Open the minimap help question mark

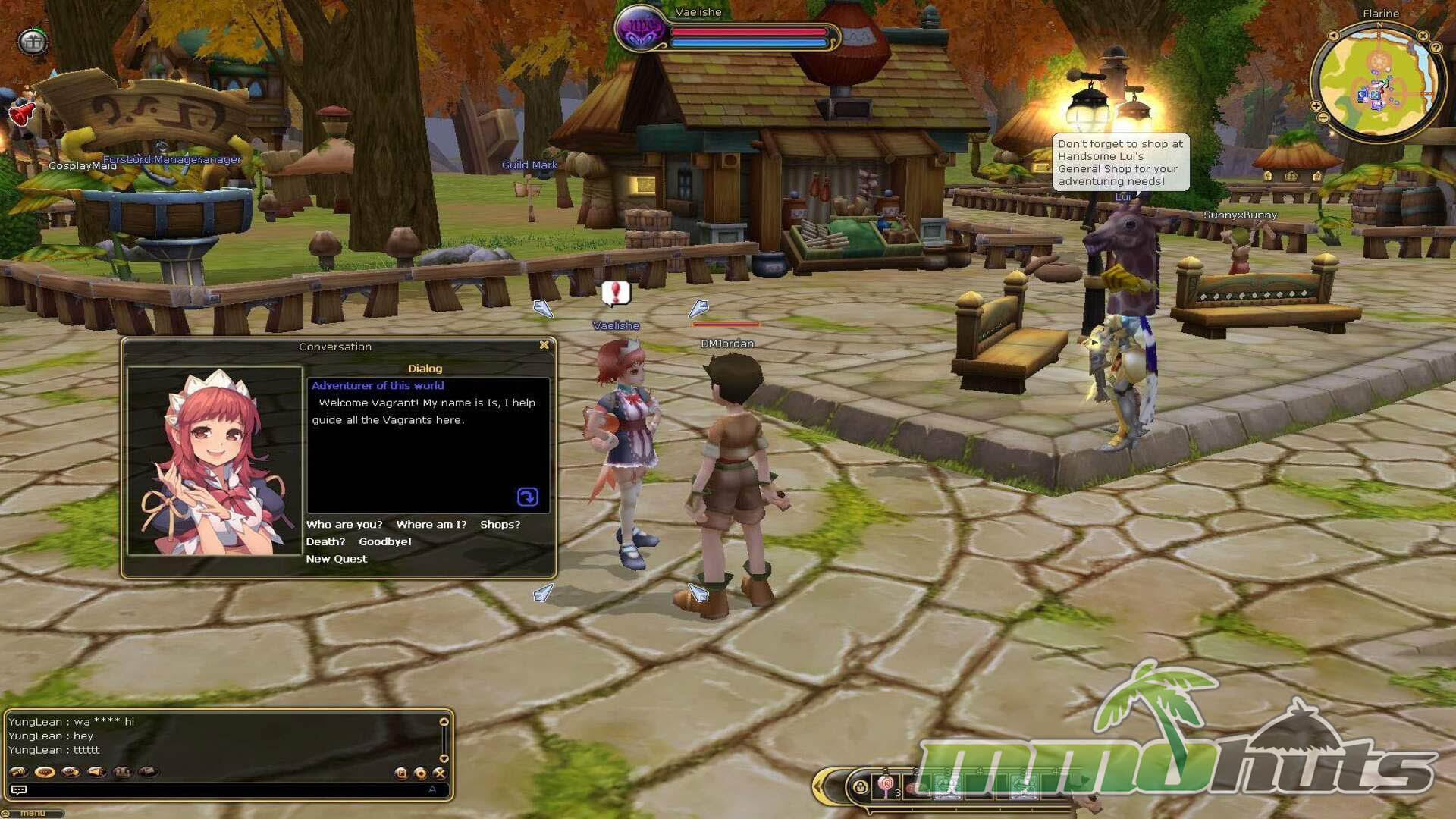click(1436, 47)
